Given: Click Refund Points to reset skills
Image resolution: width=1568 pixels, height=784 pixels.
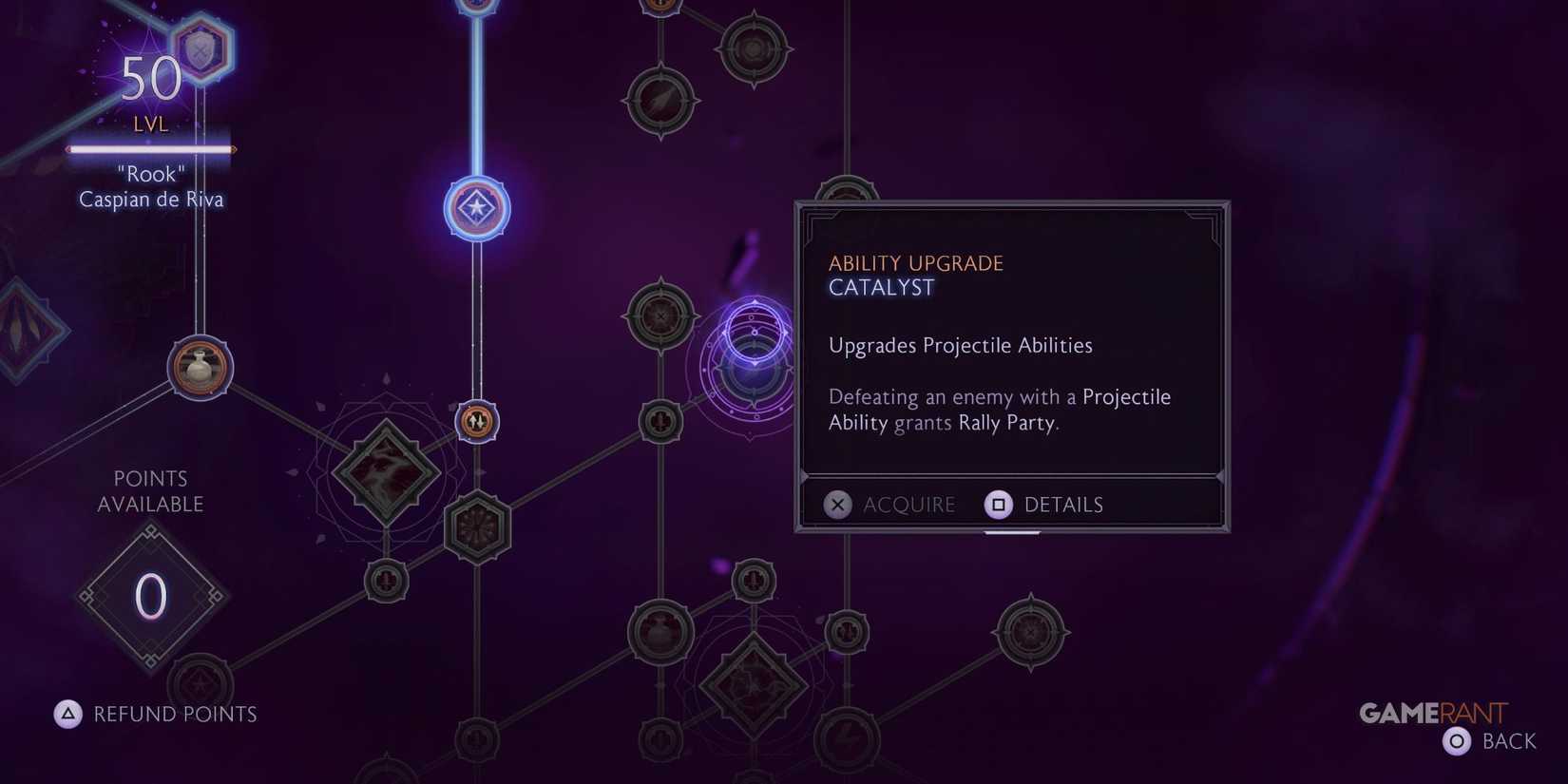Looking at the screenshot, I should tap(155, 714).
